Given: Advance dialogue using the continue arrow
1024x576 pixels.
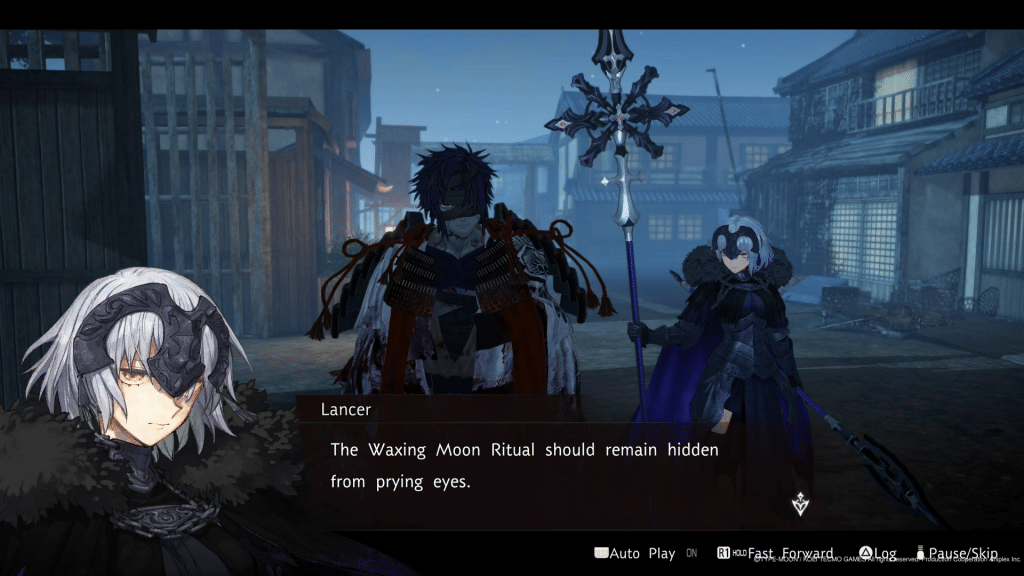Looking at the screenshot, I should coord(799,504).
